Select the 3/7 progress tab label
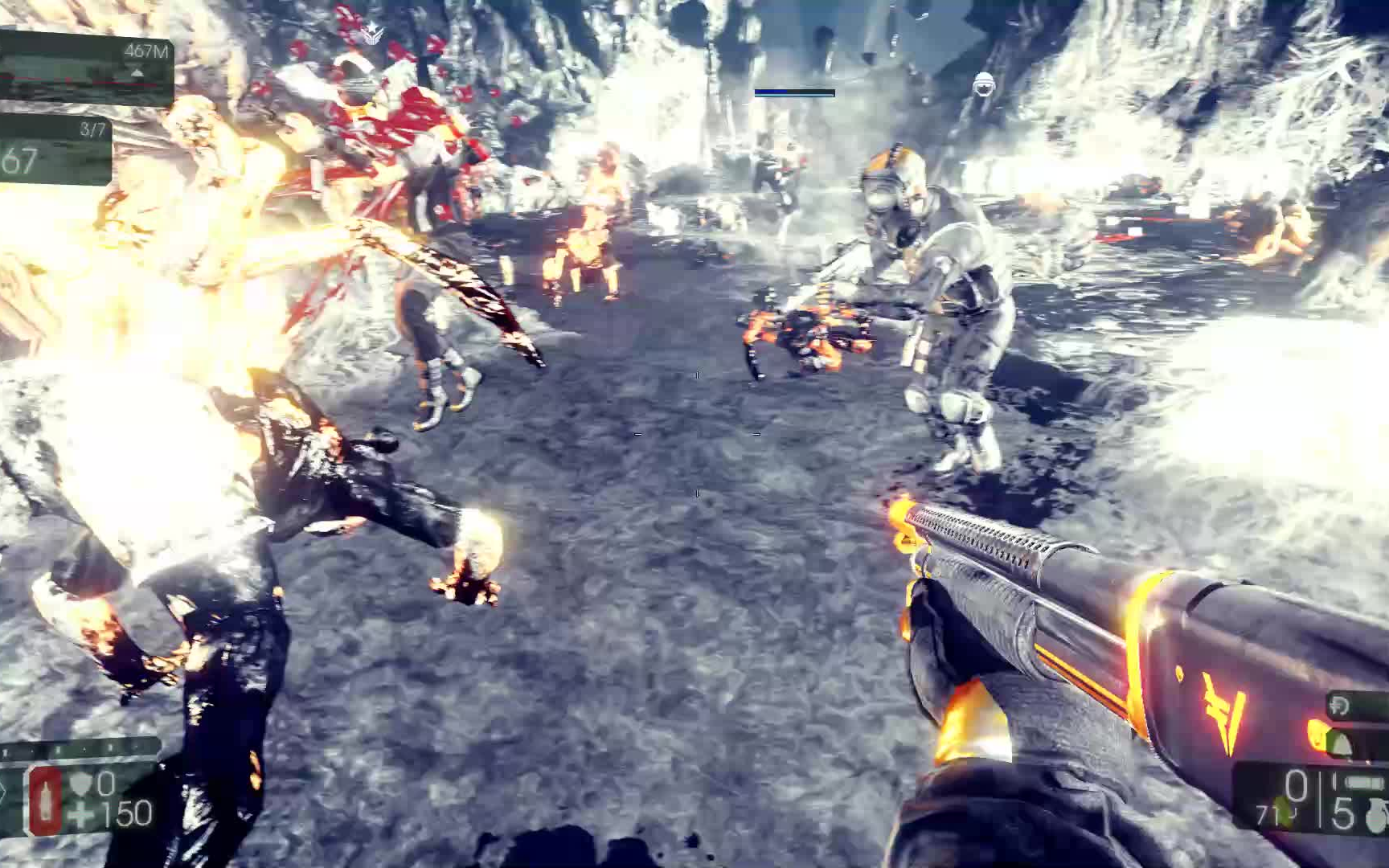Screen dimensions: 1389x868 (92, 128)
